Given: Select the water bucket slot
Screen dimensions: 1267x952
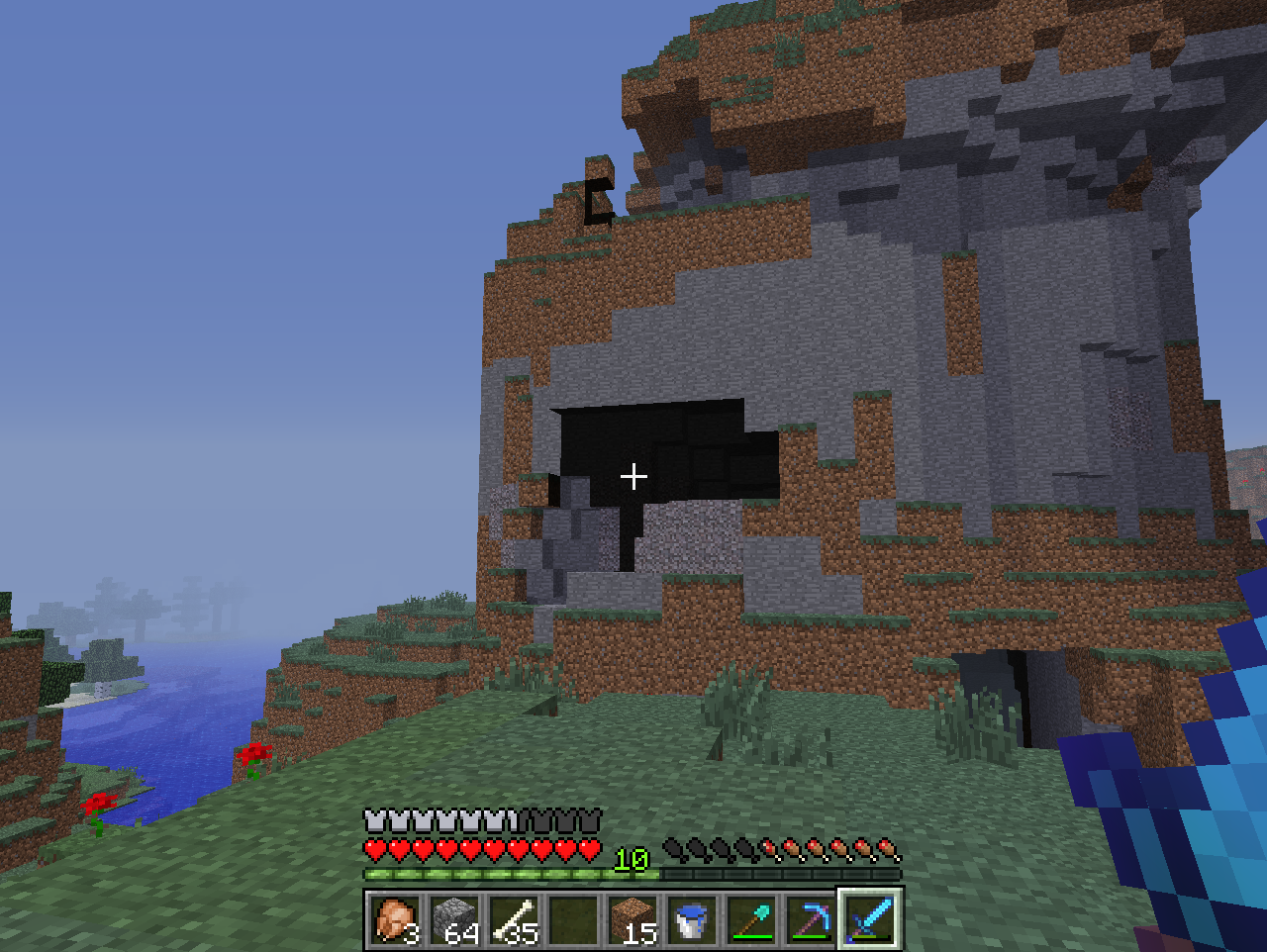Looking at the screenshot, I should pos(692,919).
